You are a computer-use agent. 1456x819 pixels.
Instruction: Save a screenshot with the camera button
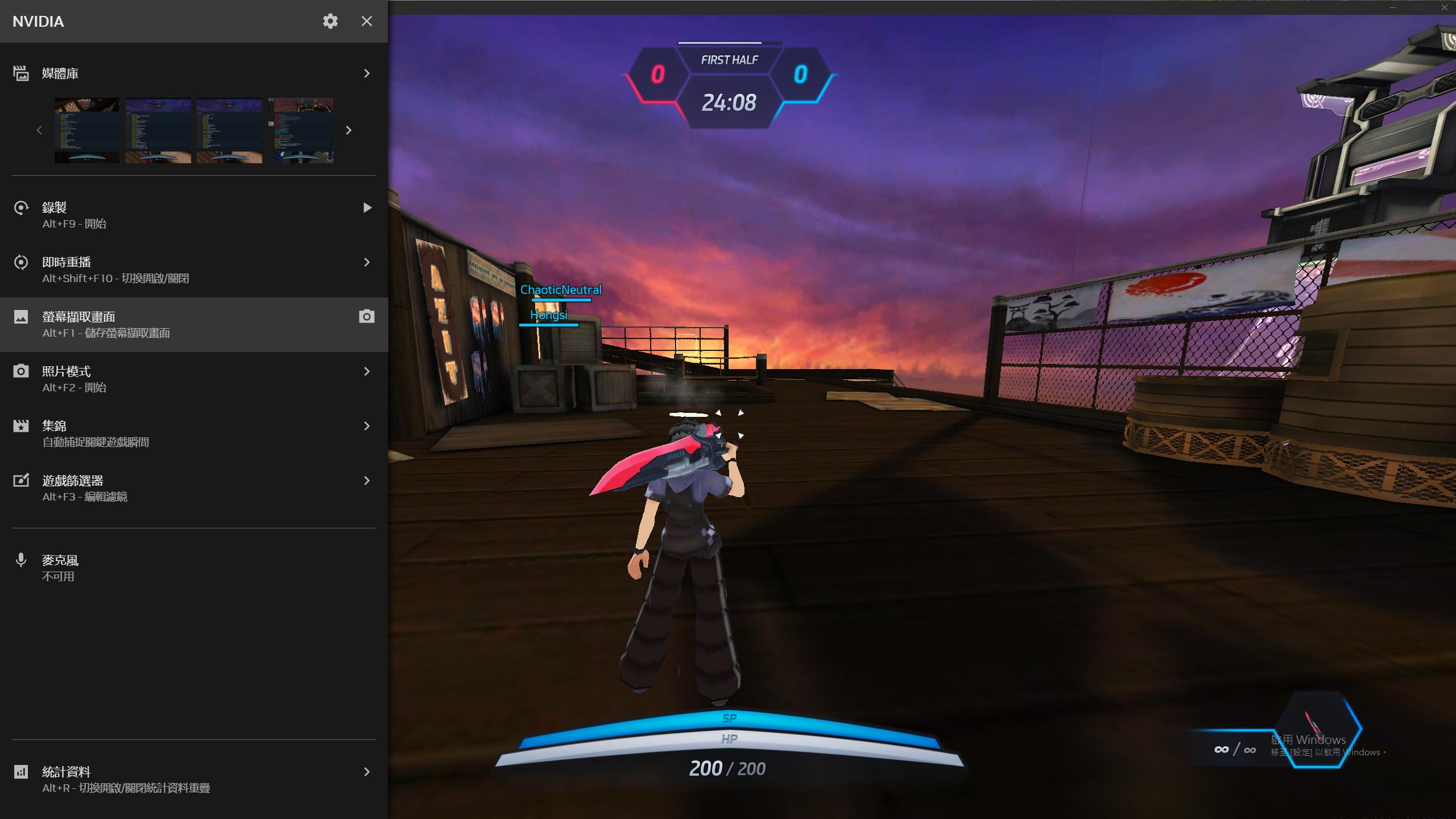click(367, 317)
